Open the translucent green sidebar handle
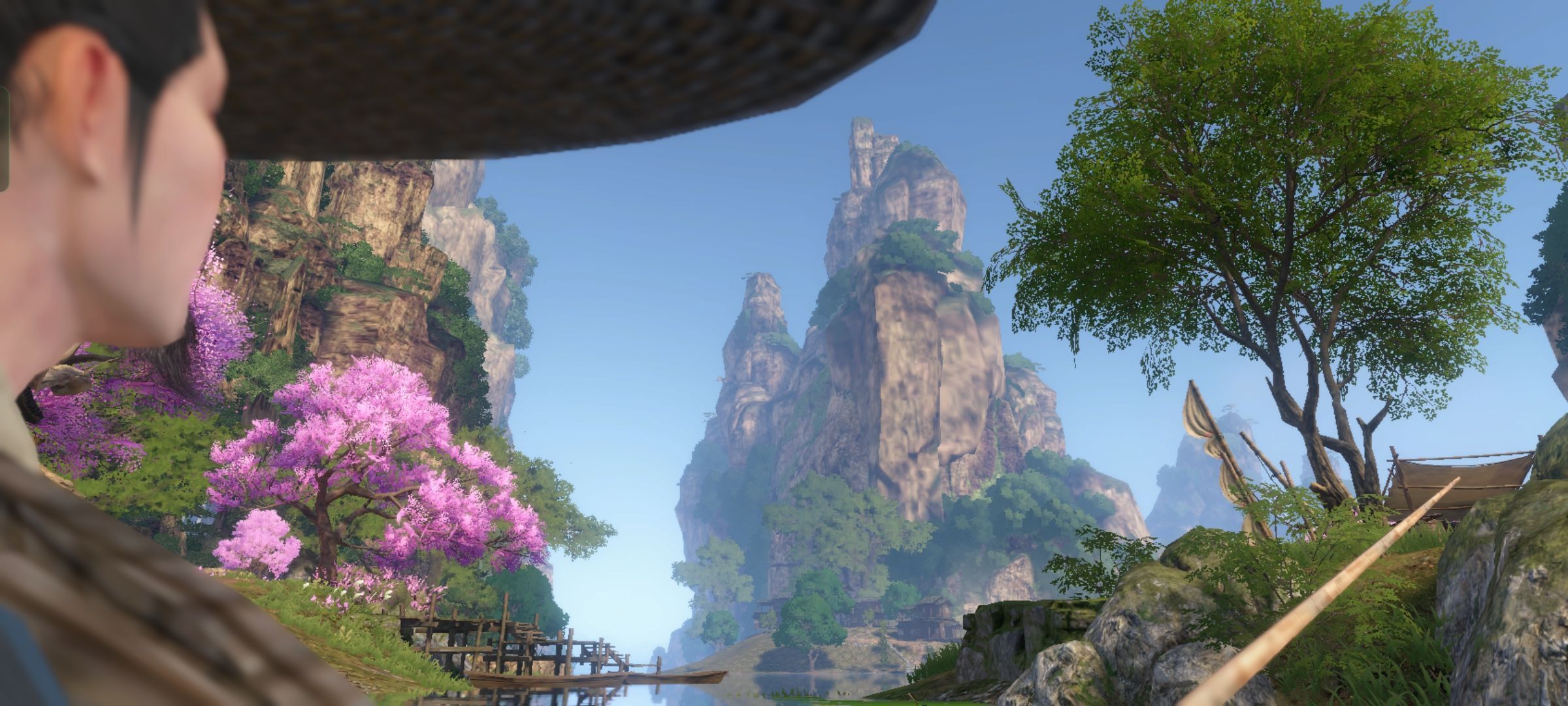Viewport: 1568px width, 706px height. click(x=3, y=139)
